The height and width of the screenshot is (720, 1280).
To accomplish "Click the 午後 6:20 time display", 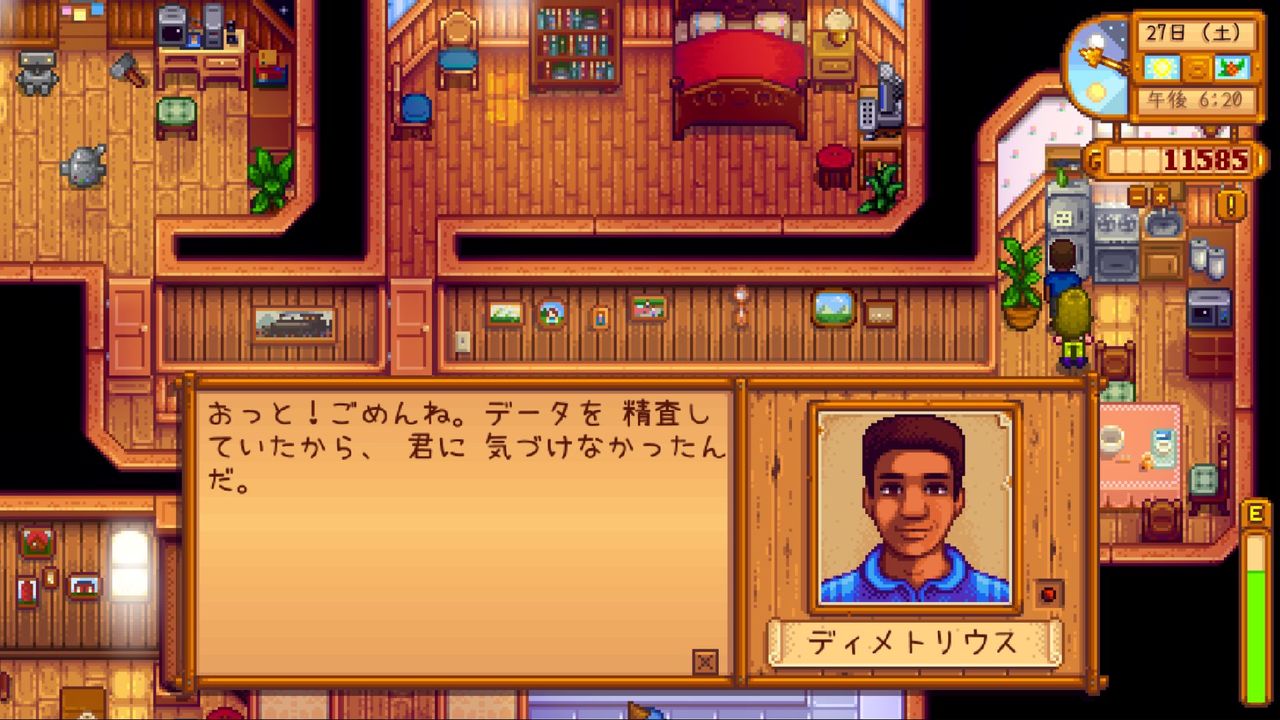I will tap(1194, 98).
